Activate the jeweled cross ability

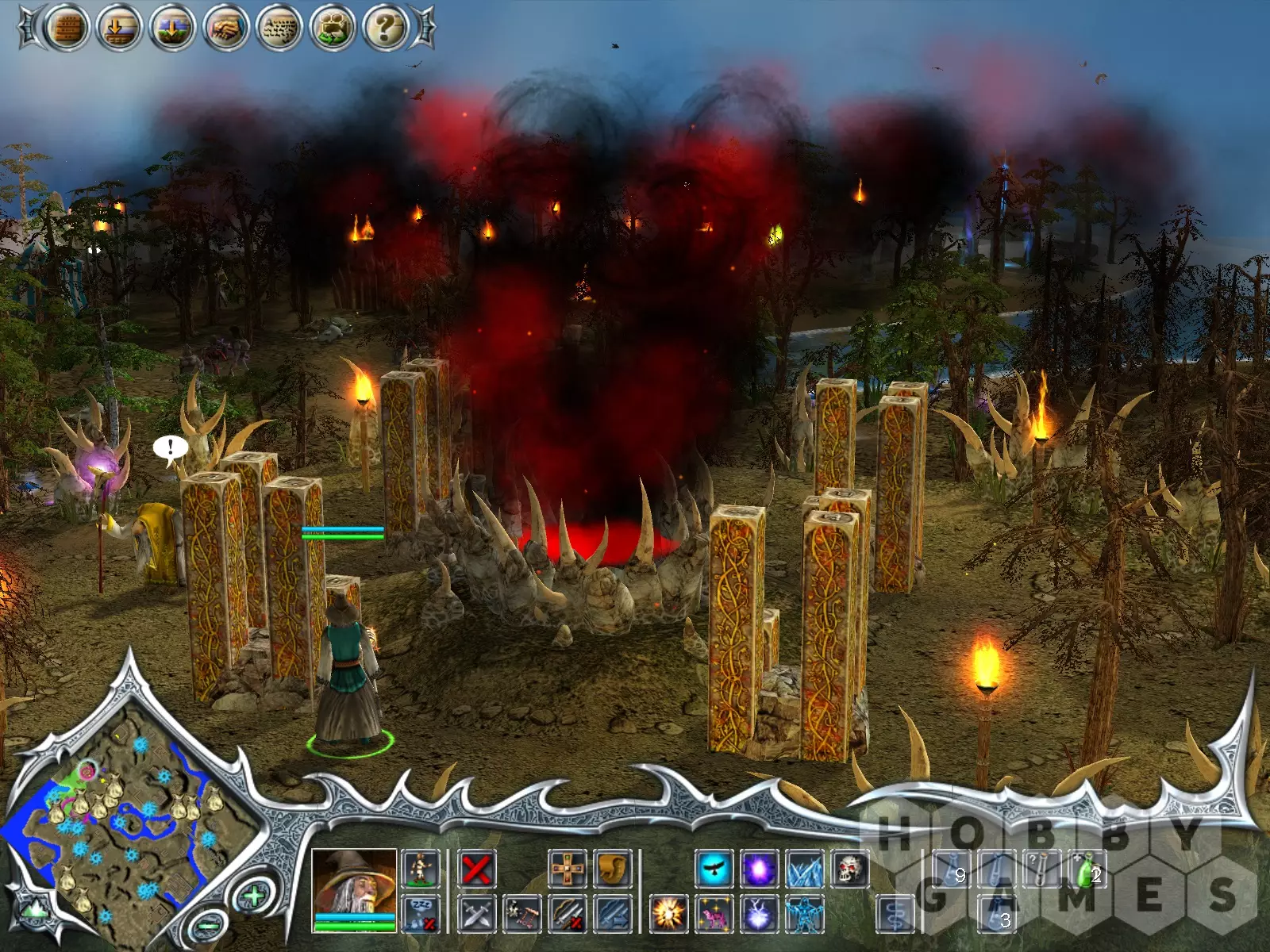click(x=568, y=869)
